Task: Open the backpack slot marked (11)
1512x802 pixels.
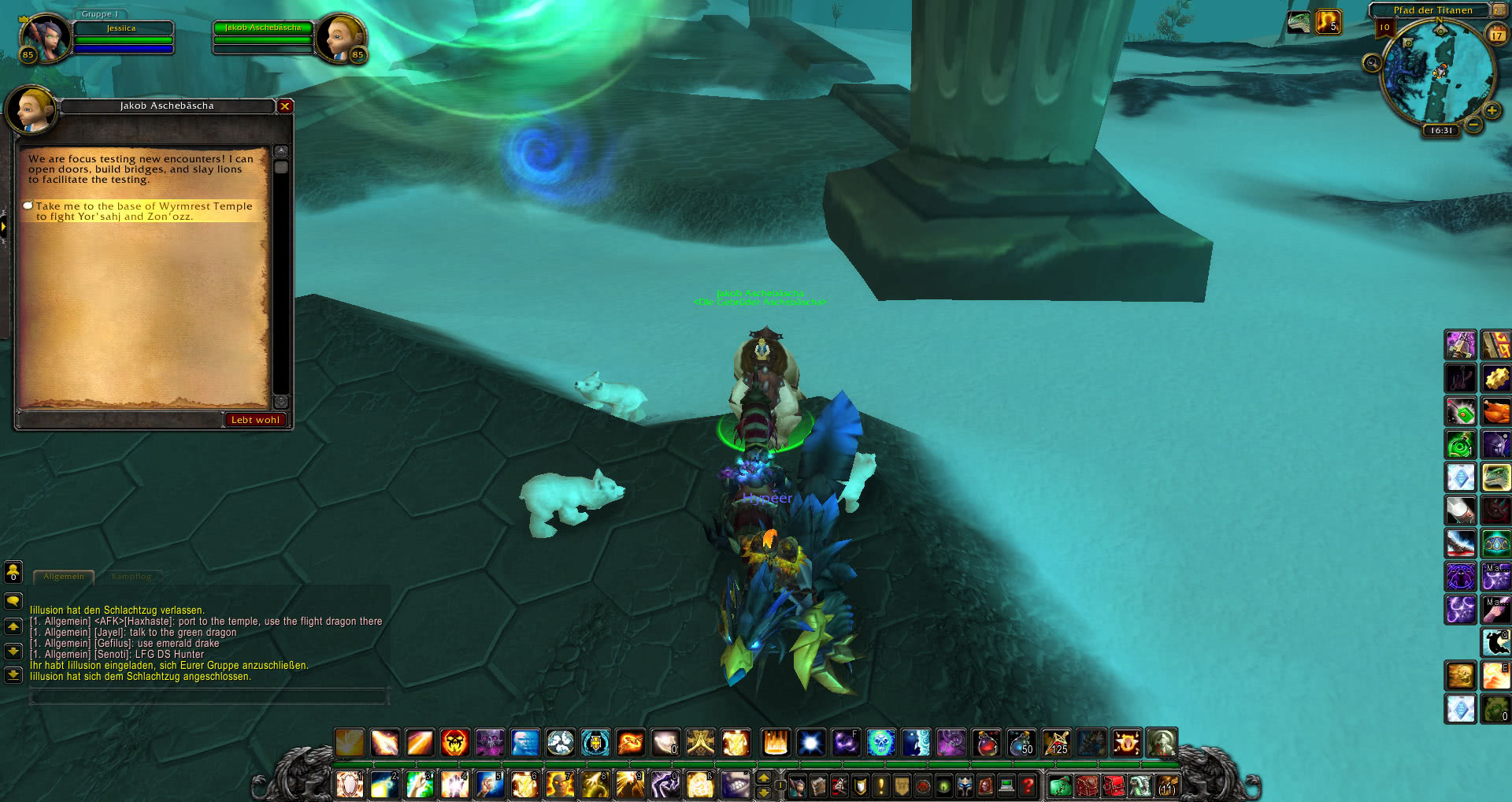Action: click(x=1166, y=785)
